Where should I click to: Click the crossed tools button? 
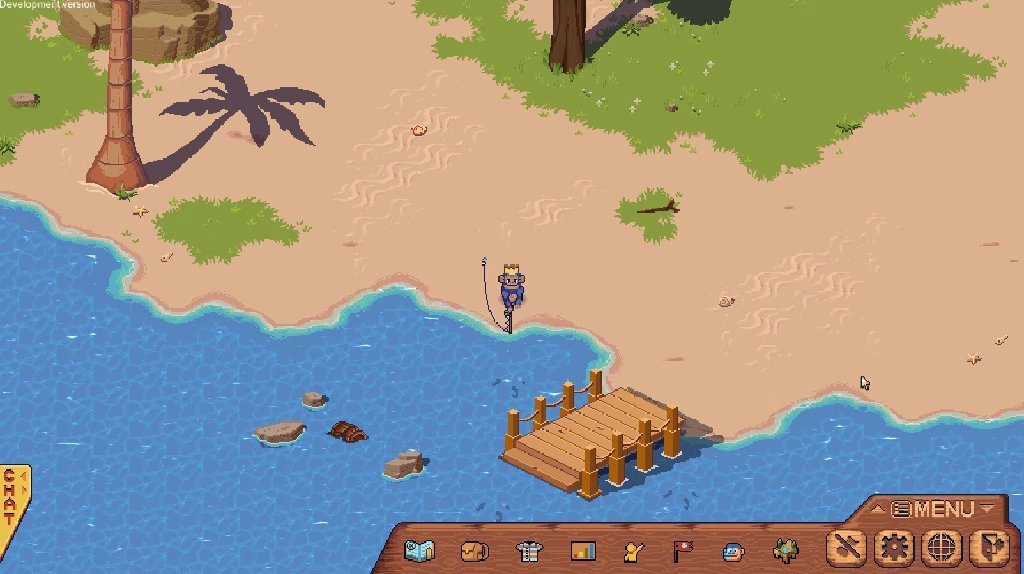point(847,548)
